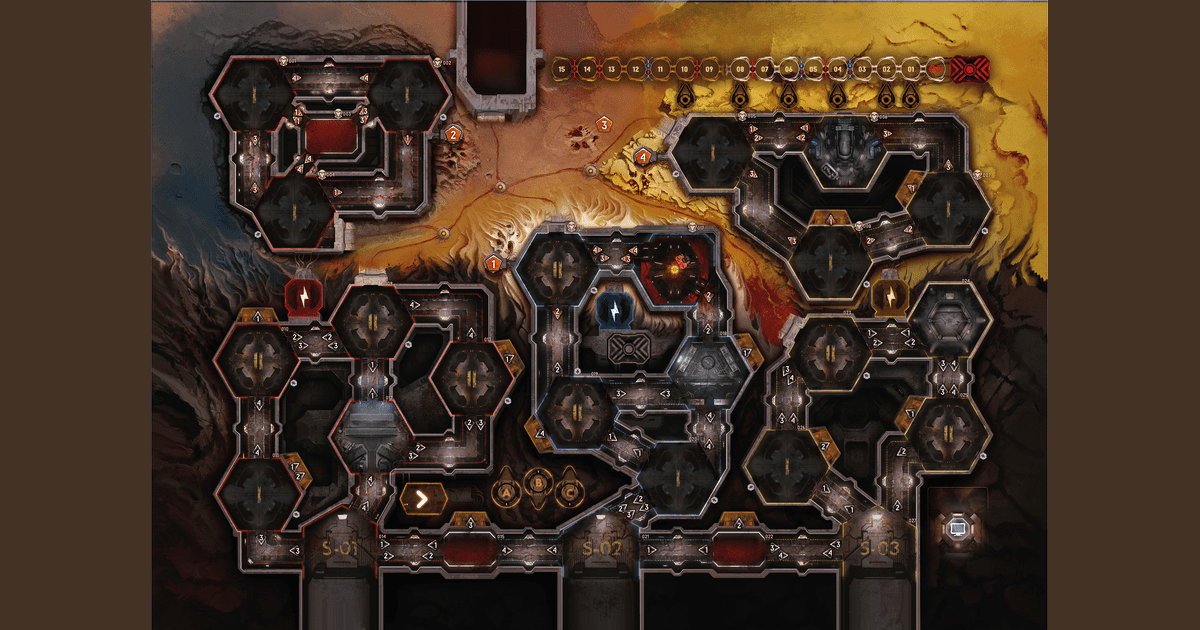1200x630 pixels.
Task: Toggle the blue lightning bolt power token
Action: pyautogui.click(x=613, y=308)
